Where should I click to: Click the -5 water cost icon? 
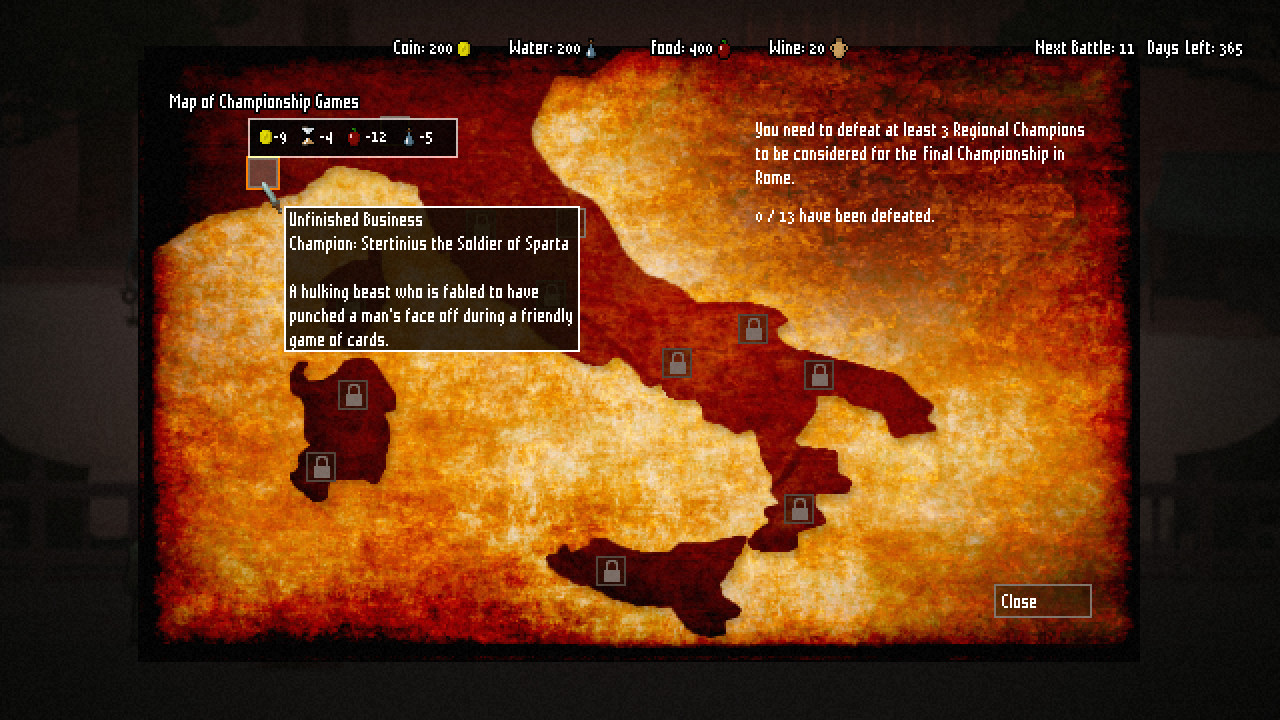[x=410, y=136]
